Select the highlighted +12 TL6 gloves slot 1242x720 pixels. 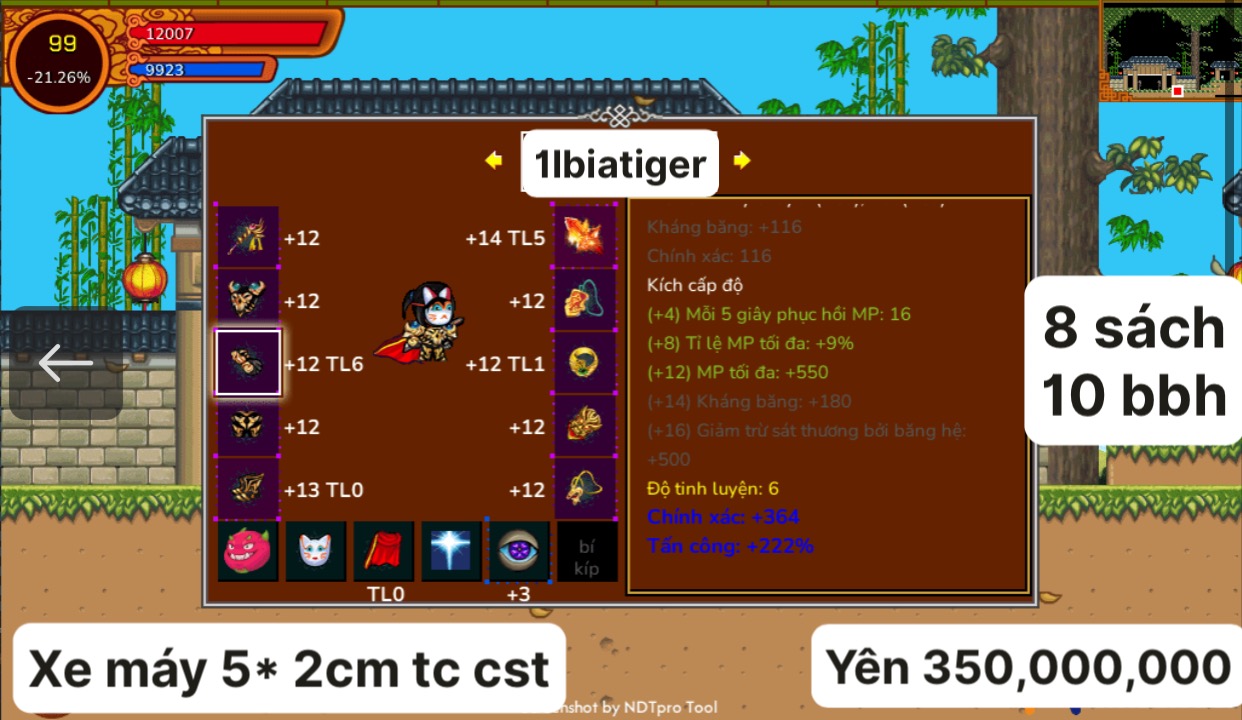[x=248, y=363]
